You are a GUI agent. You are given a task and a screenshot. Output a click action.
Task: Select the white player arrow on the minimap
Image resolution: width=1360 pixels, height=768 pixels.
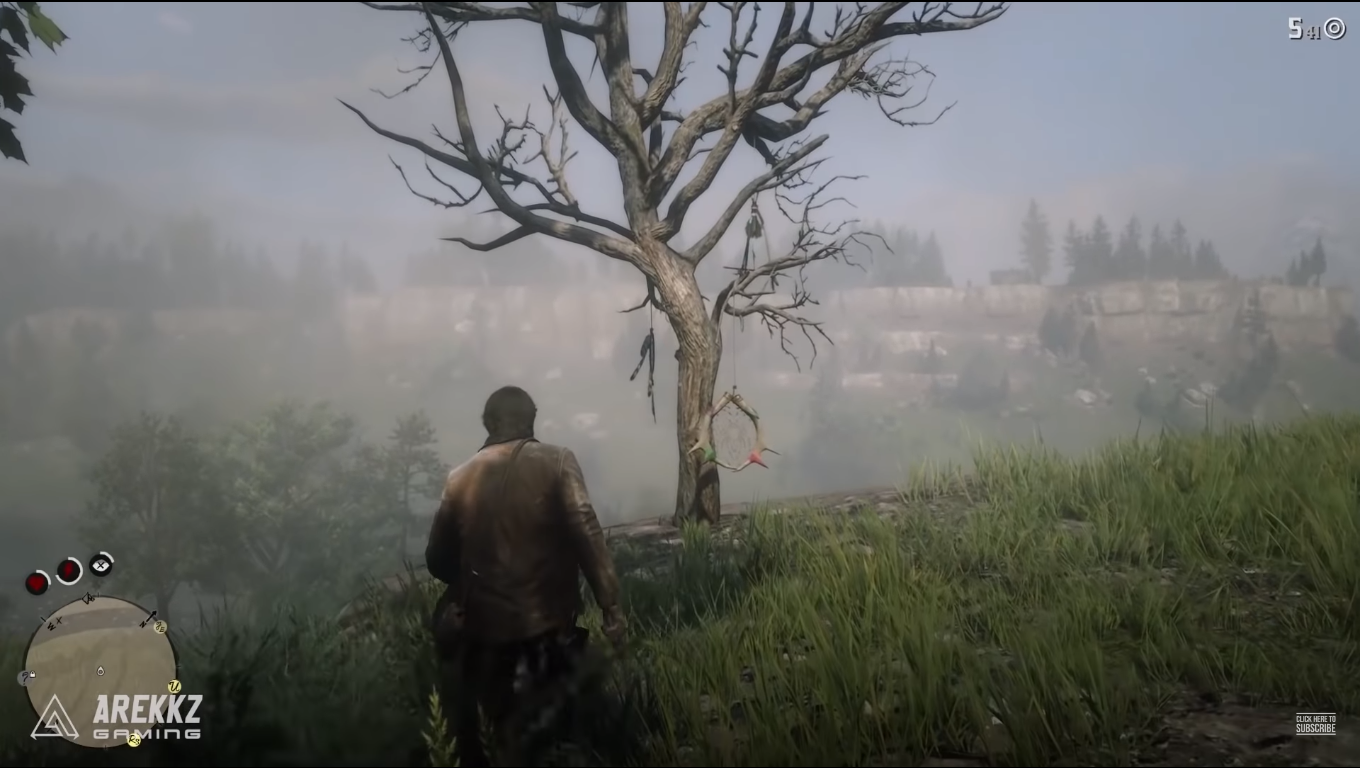[88, 599]
